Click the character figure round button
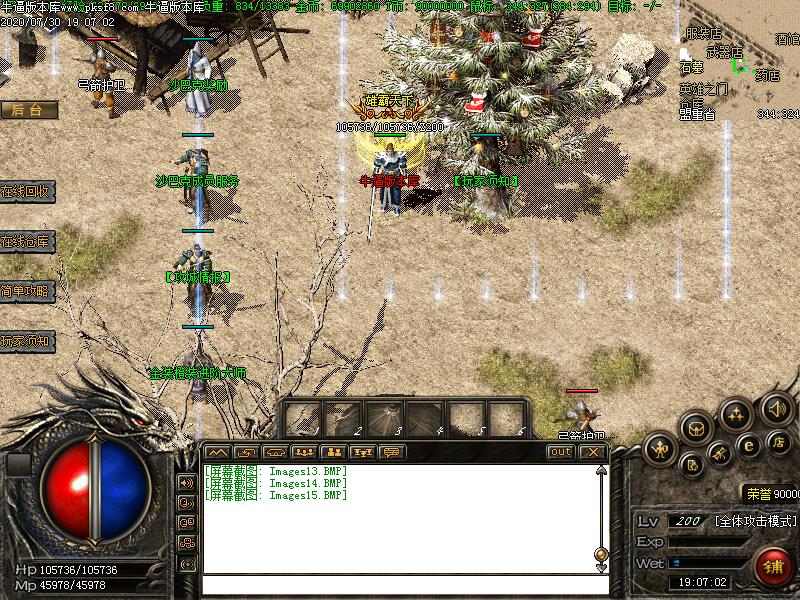The image size is (800, 600). point(661,448)
